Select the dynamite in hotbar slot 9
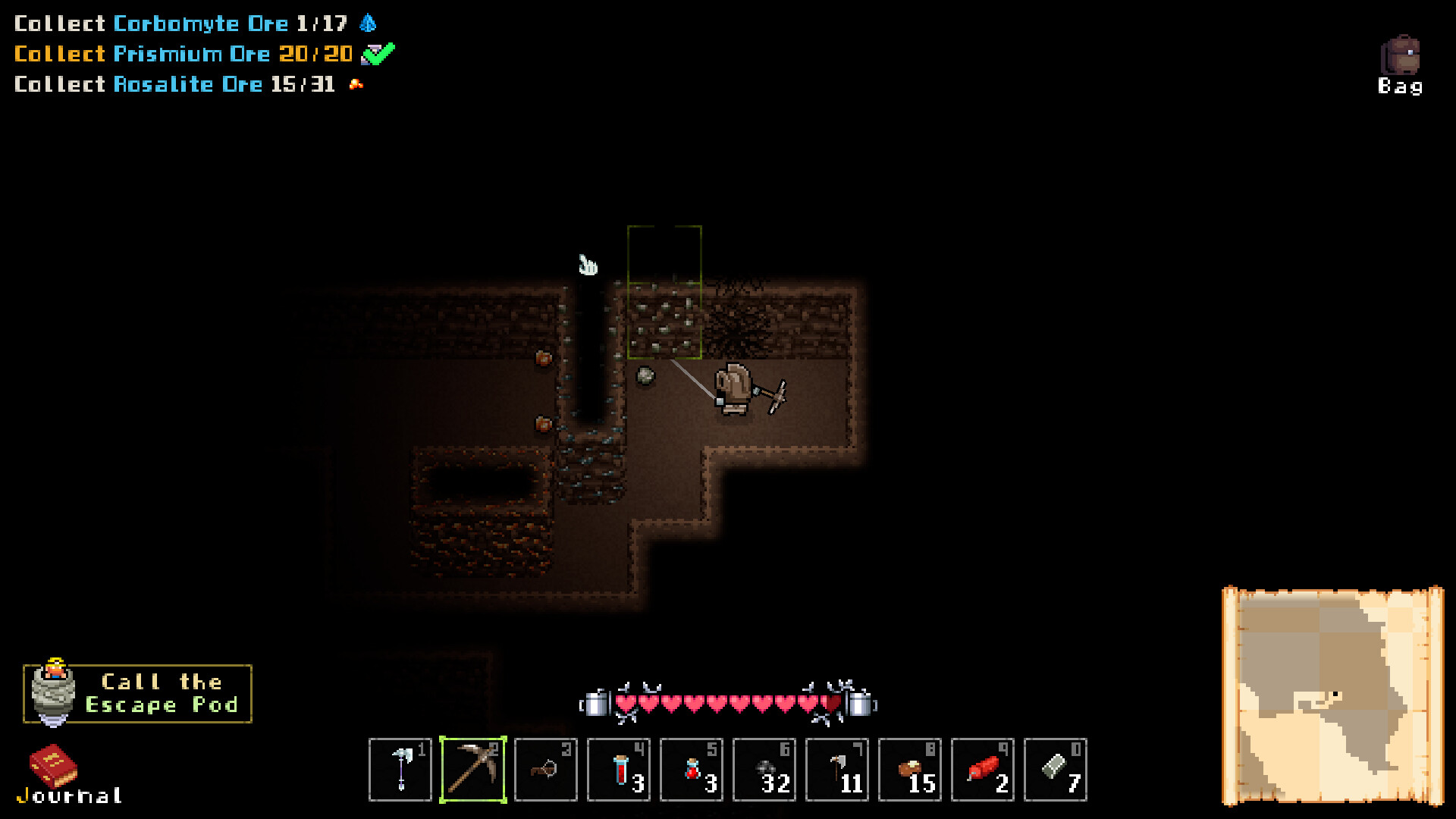 [982, 770]
